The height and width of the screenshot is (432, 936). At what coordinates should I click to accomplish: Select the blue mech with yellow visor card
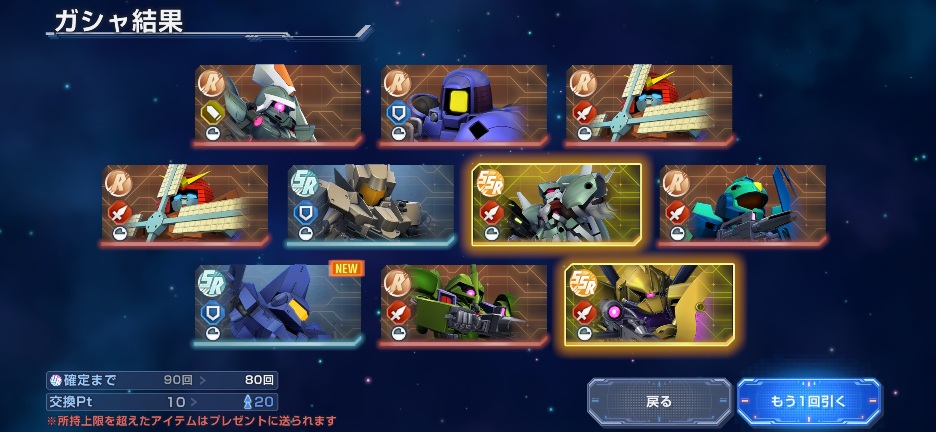[464, 105]
